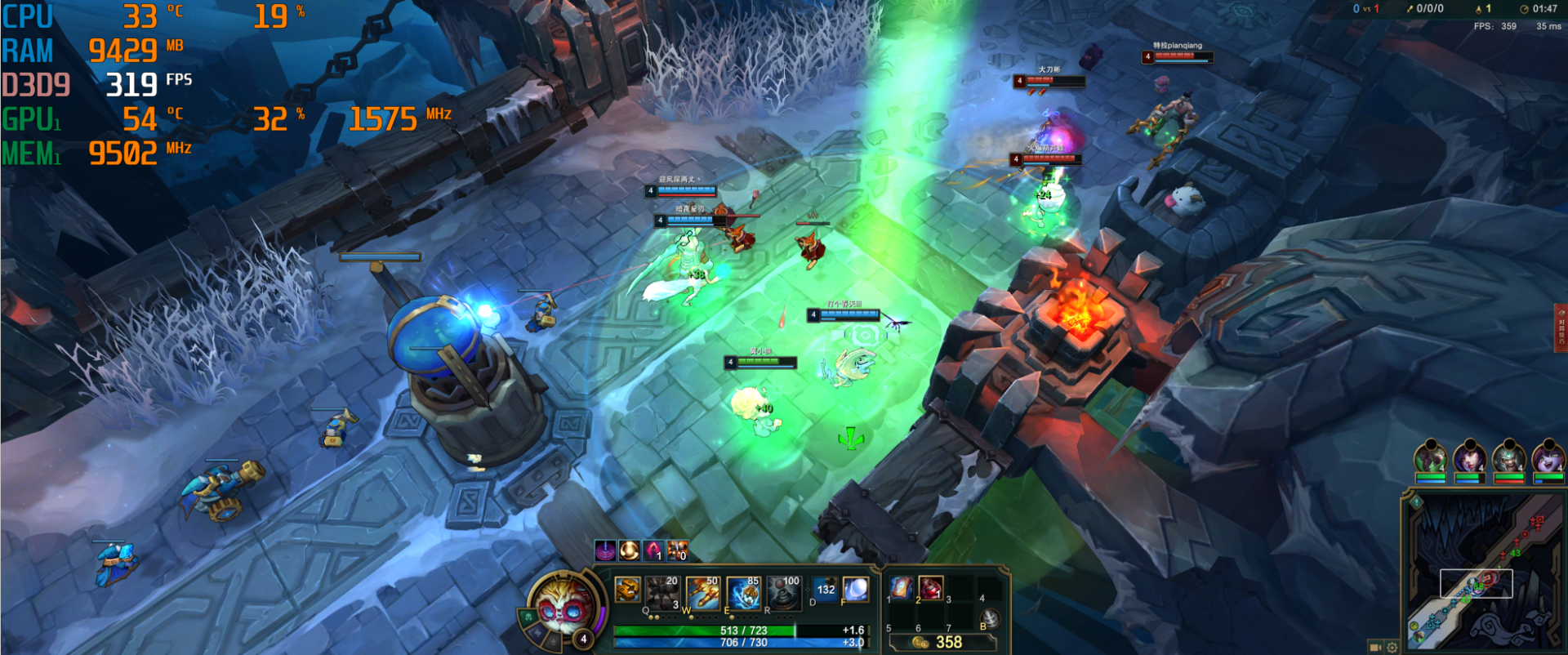Open settings with the gear beside minimap
Viewport: 1568px width, 655px height.
[x=1392, y=648]
